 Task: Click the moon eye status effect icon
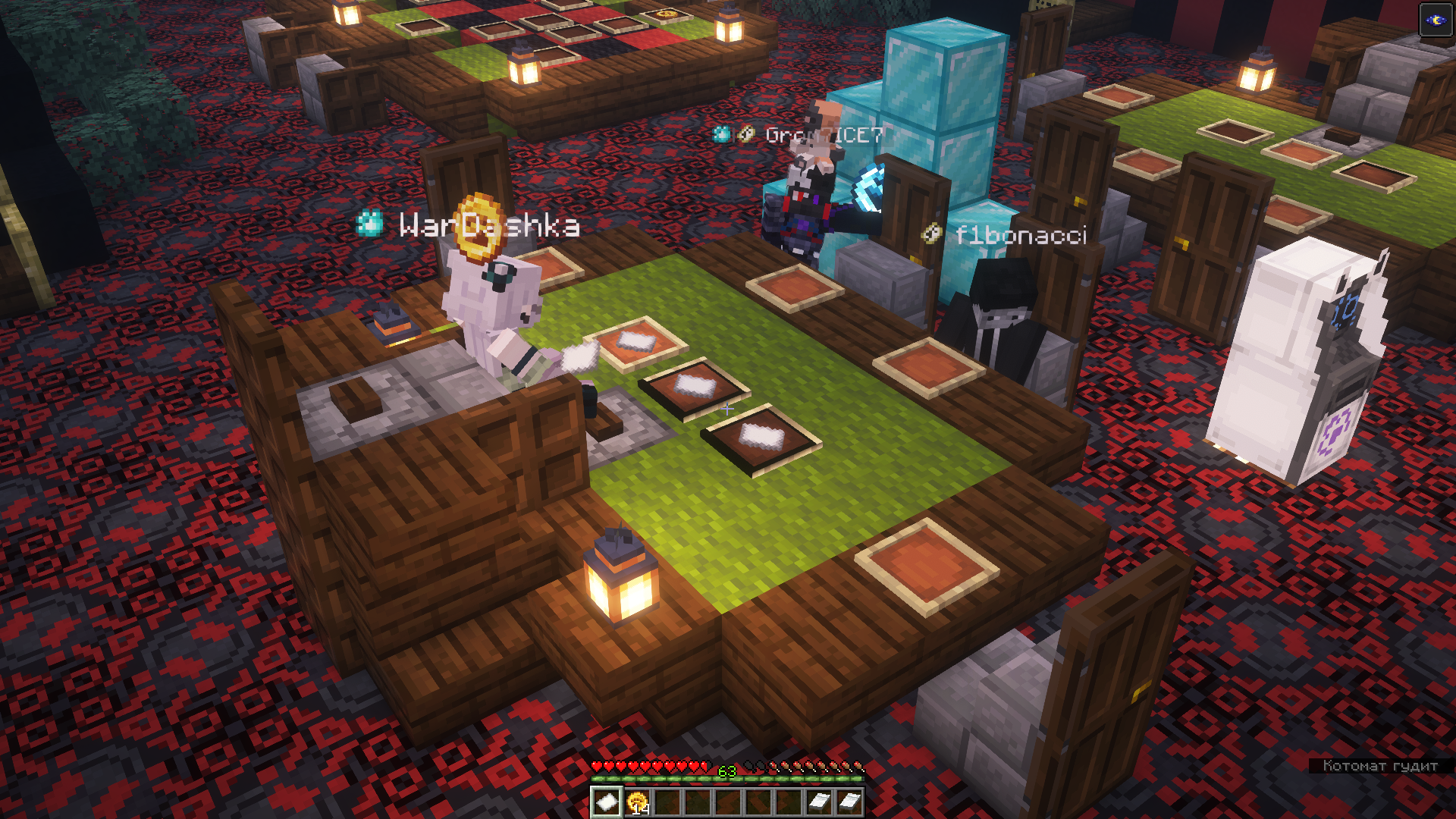click(1436, 20)
